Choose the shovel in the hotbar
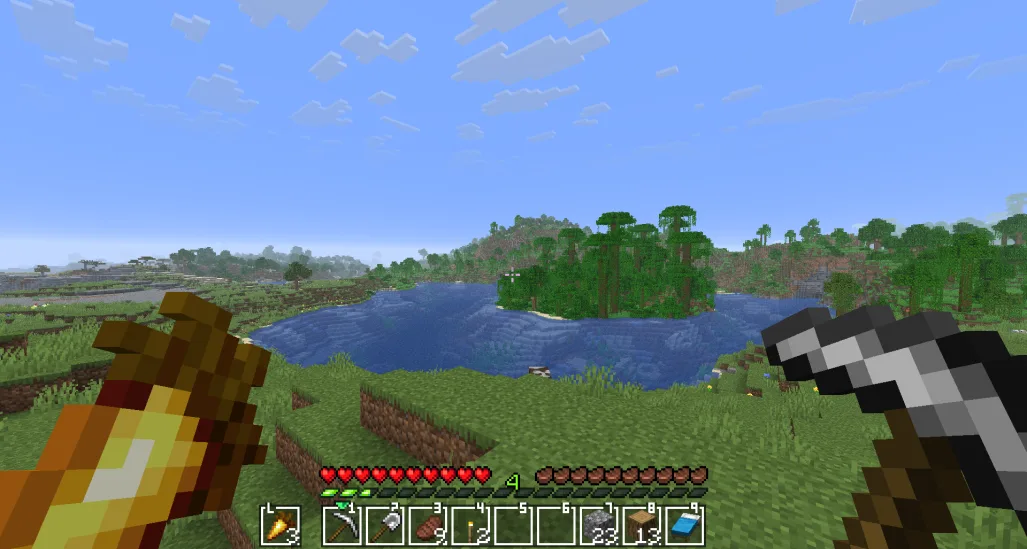The width and height of the screenshot is (1027, 549). [x=386, y=525]
